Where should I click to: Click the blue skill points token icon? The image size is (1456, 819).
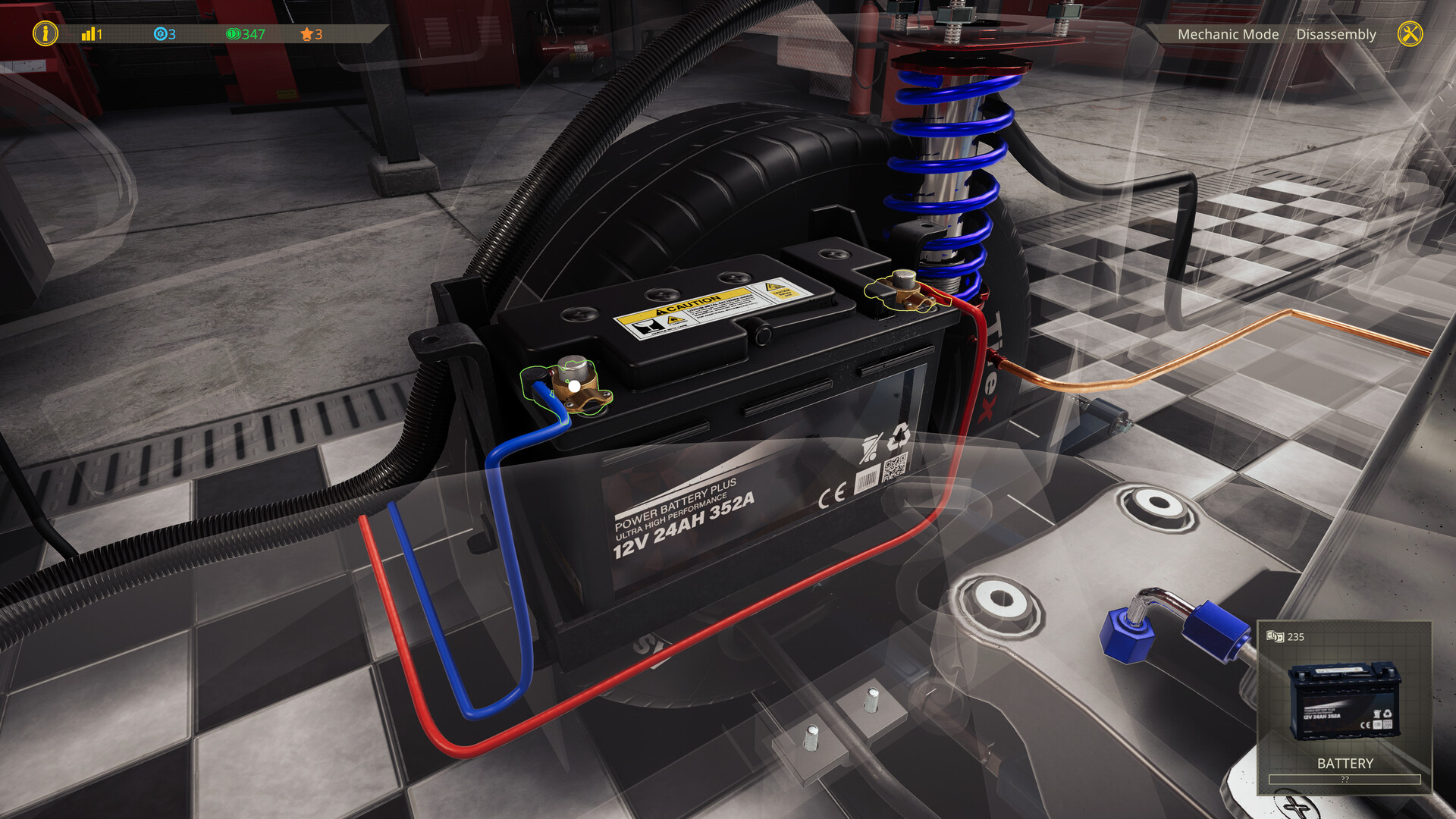[161, 34]
